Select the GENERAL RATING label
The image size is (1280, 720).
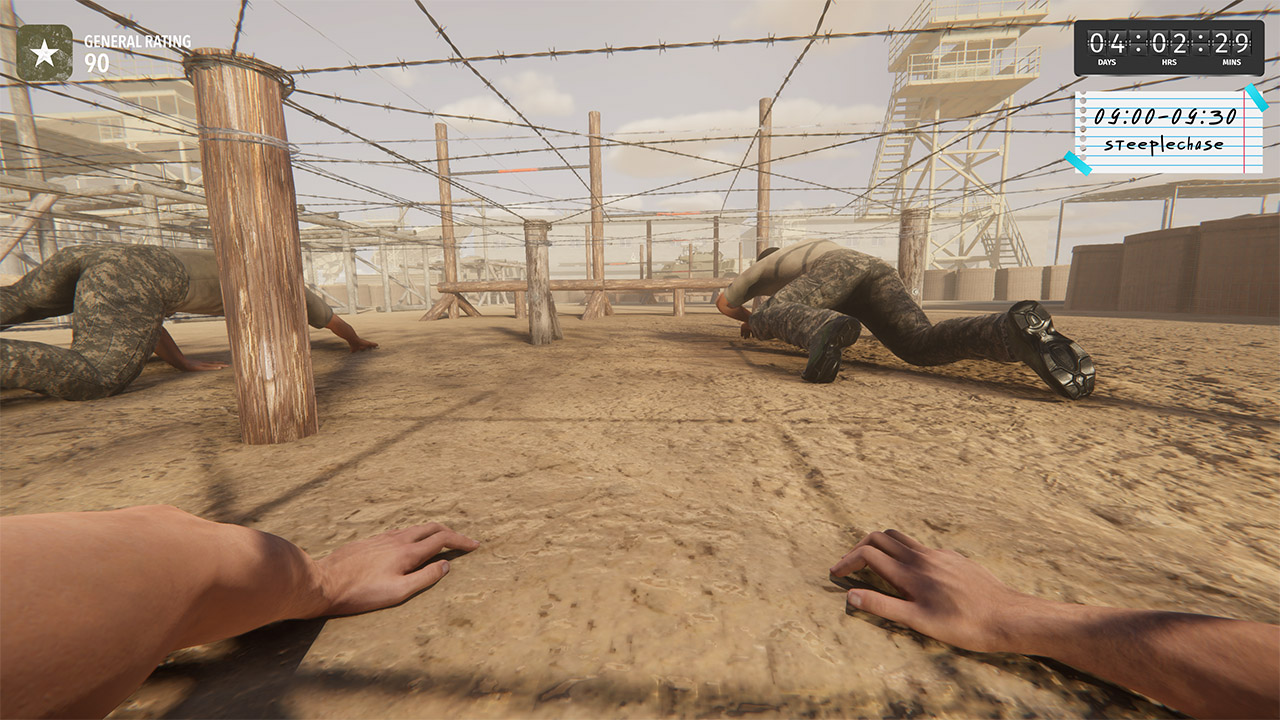point(140,42)
